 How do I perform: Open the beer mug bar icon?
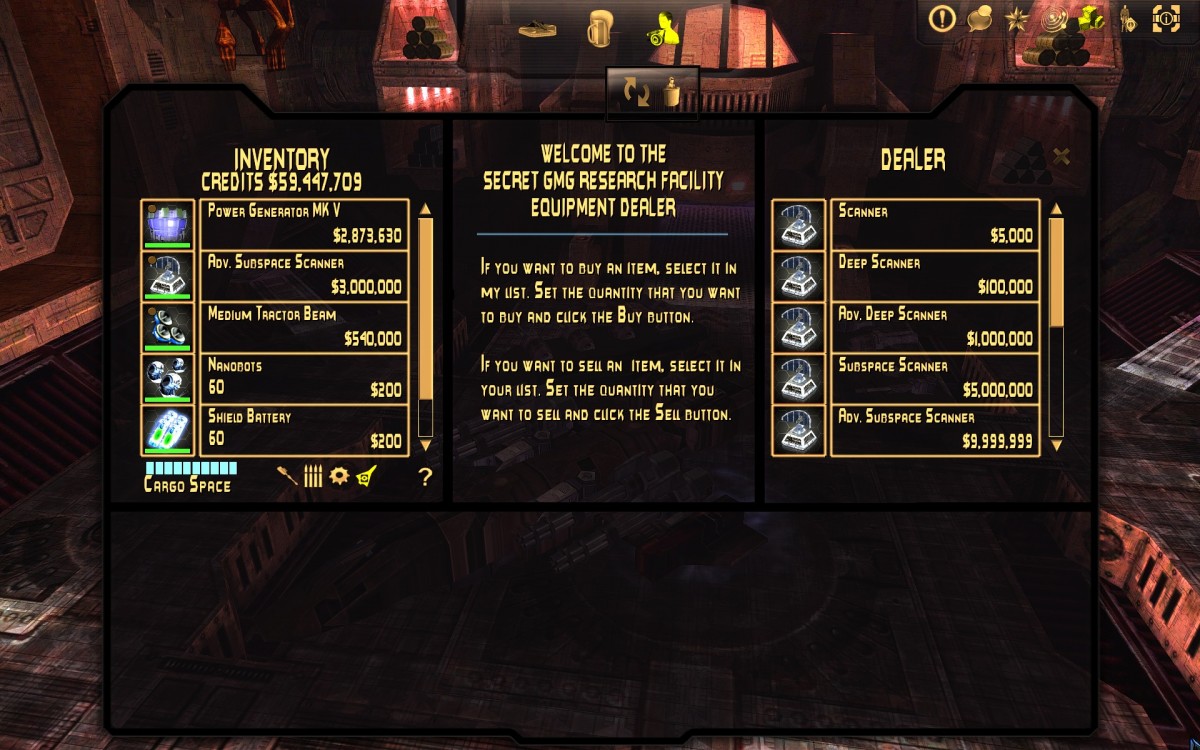coord(600,28)
